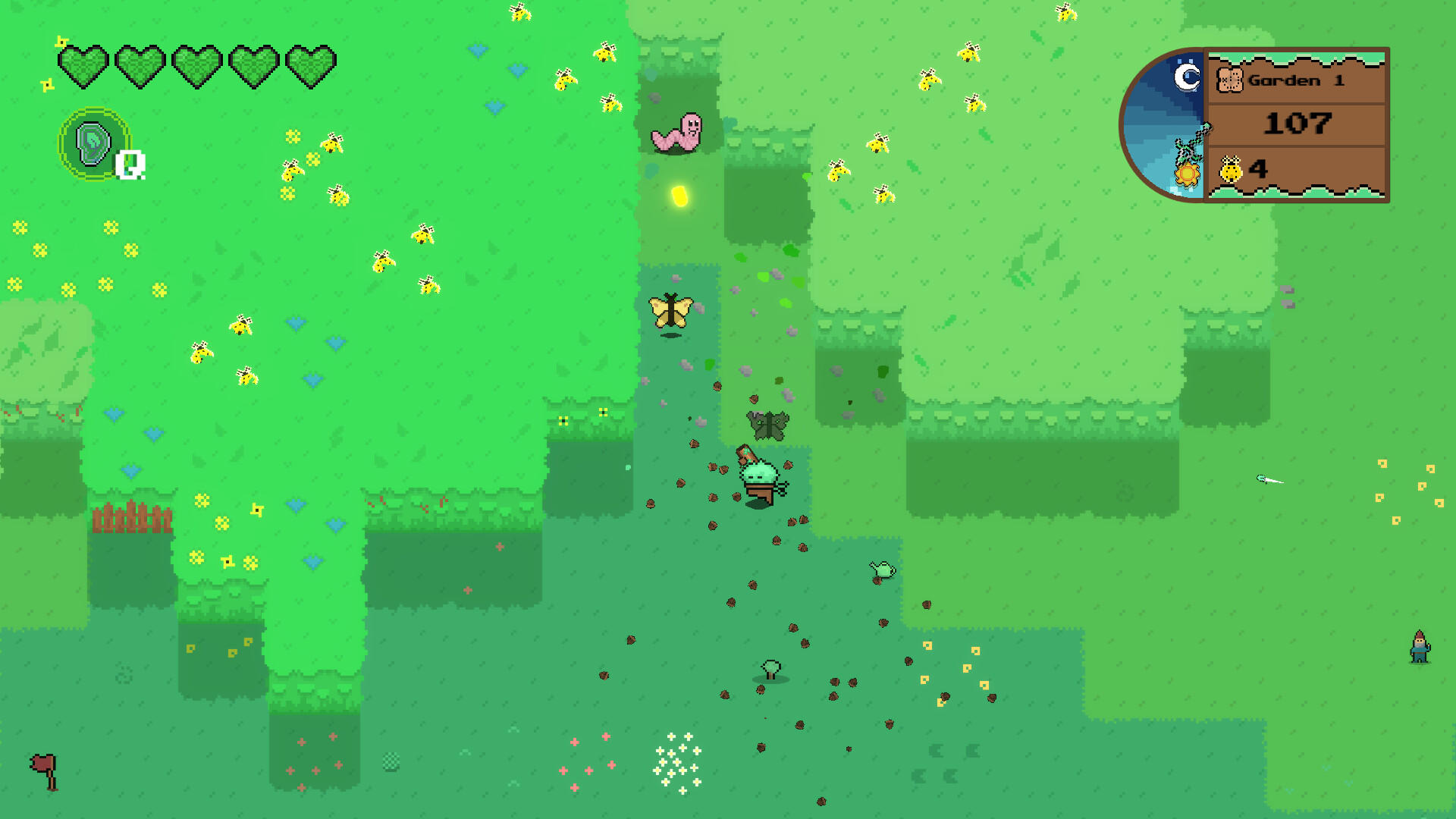The width and height of the screenshot is (1456, 819).
Task: Click the last heart in the health row
Action: (x=311, y=64)
